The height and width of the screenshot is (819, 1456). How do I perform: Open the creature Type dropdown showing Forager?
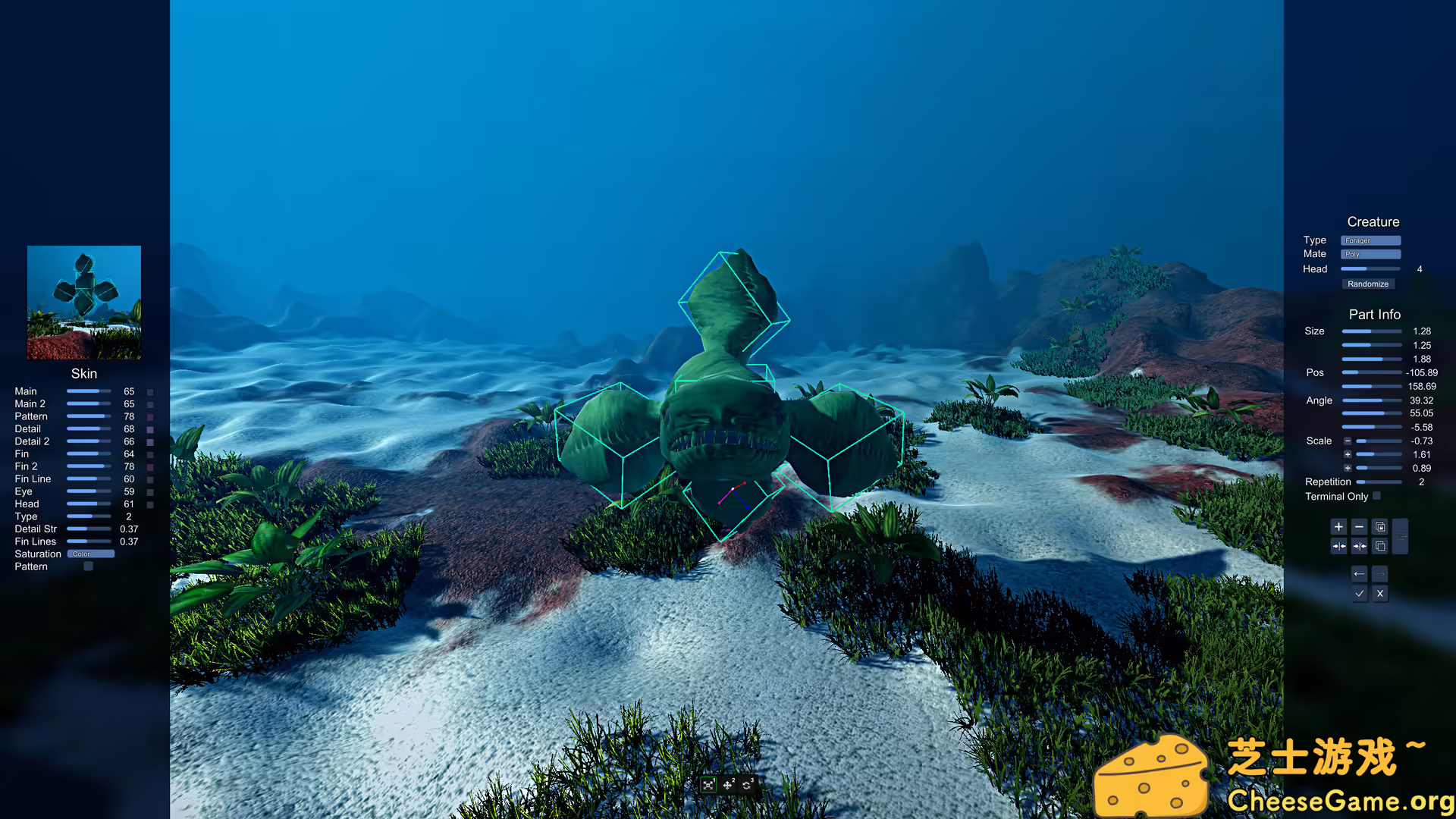pos(1370,240)
